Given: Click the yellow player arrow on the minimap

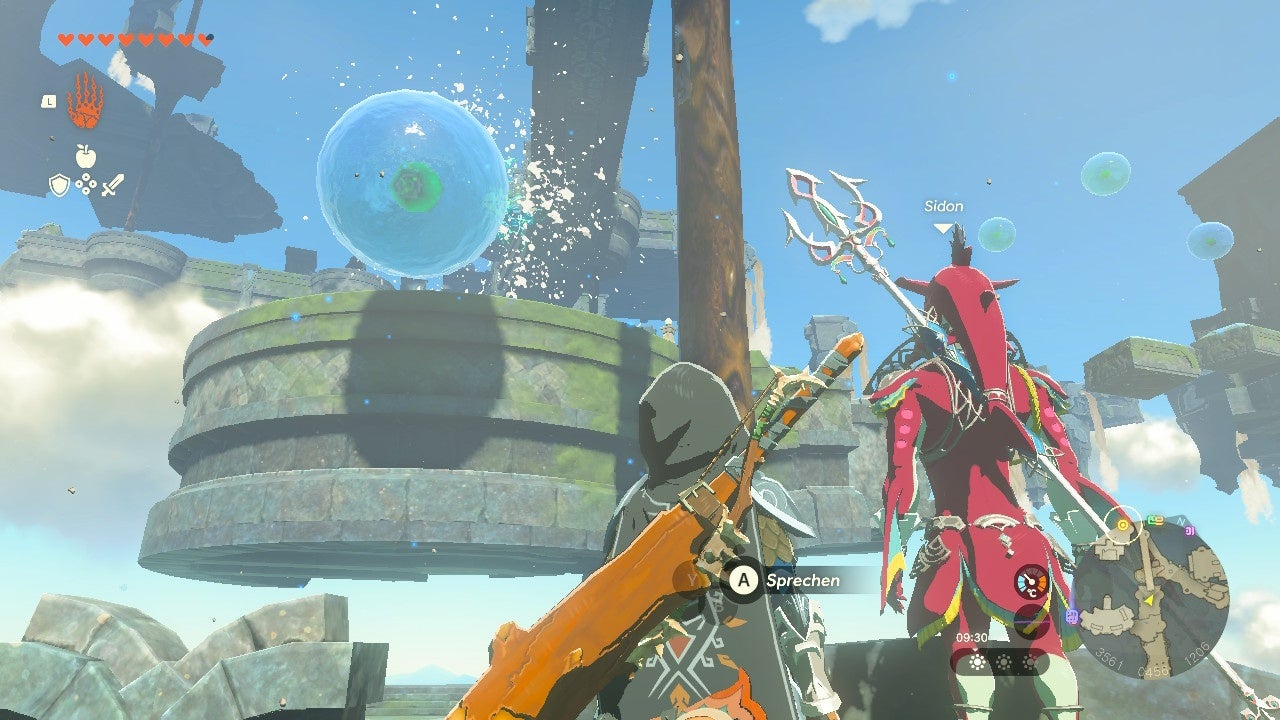Looking at the screenshot, I should pos(1149,599).
